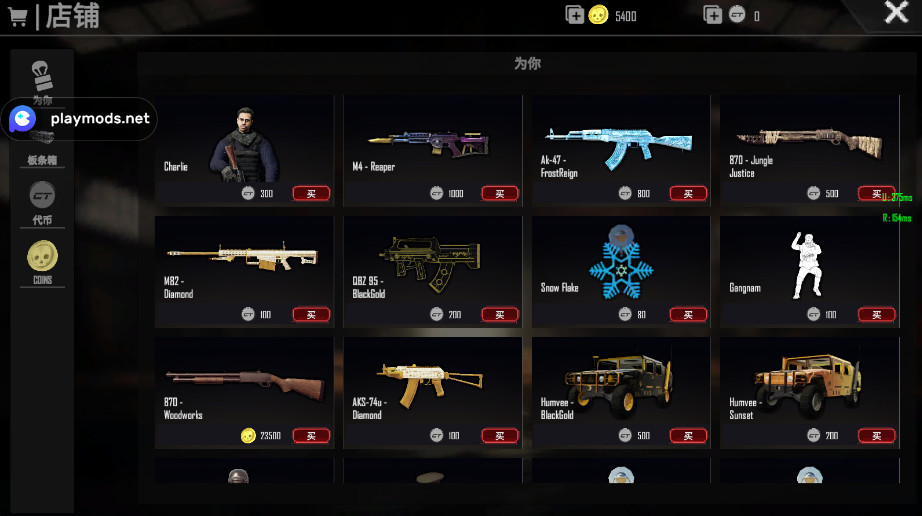Buy the 870 - Woodworks shotgun skin
Viewport: 922px width, 516px height.
(x=311, y=435)
